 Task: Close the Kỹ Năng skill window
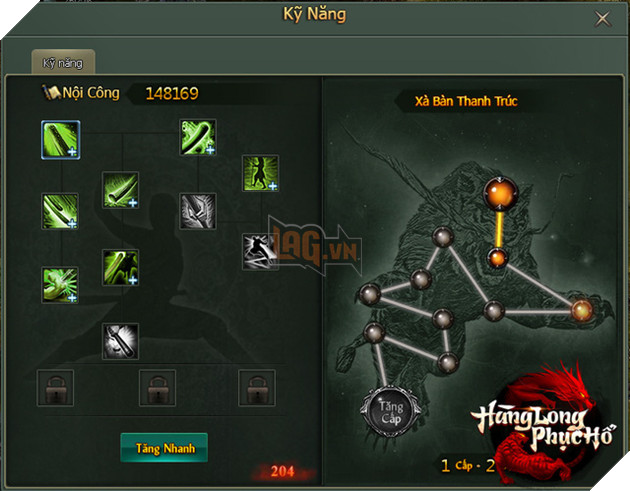click(602, 19)
